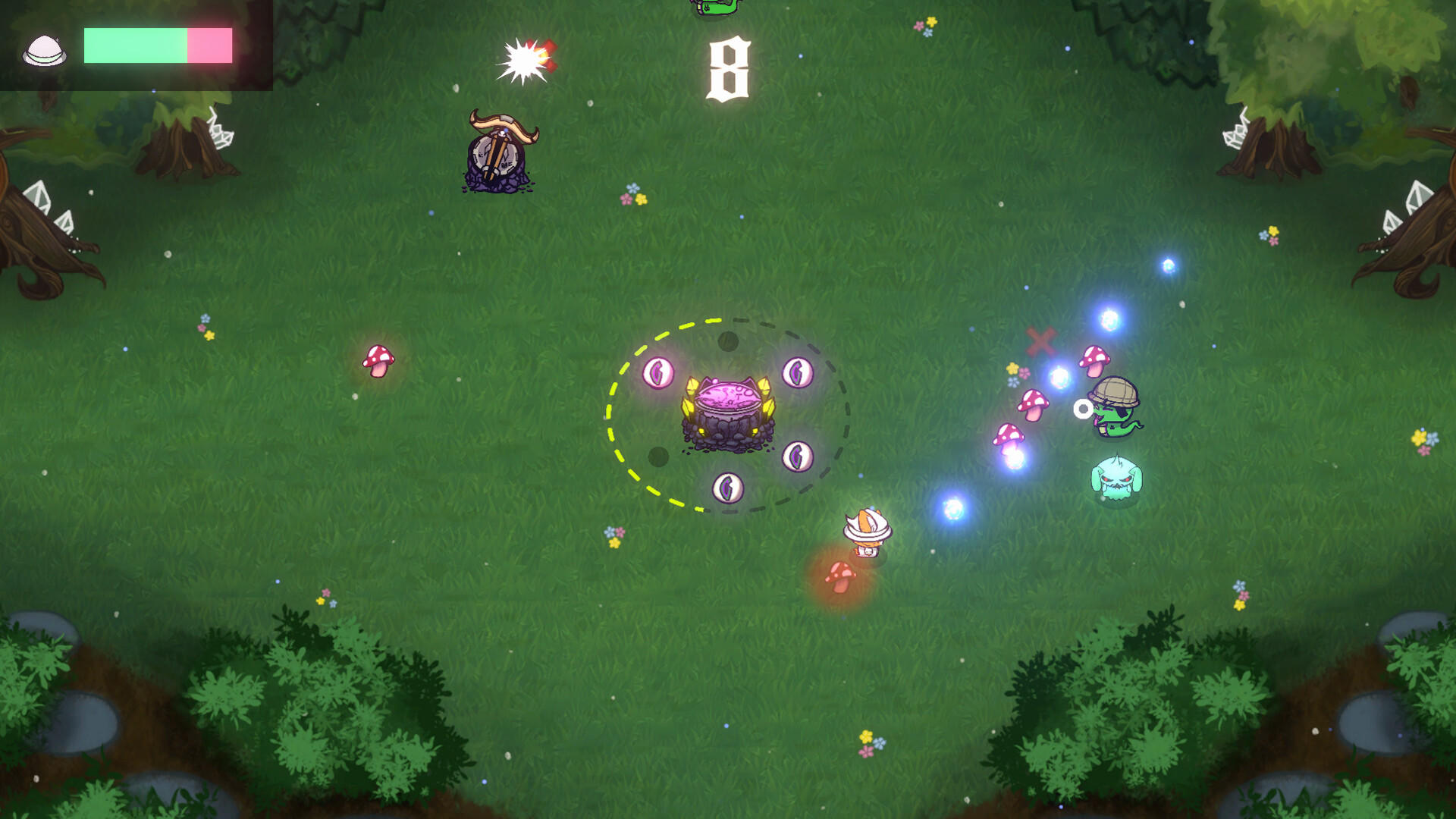Viewport: 1456px width, 819px height.
Task: Click the glowing teal ghost skull enemy
Action: [x=1118, y=478]
